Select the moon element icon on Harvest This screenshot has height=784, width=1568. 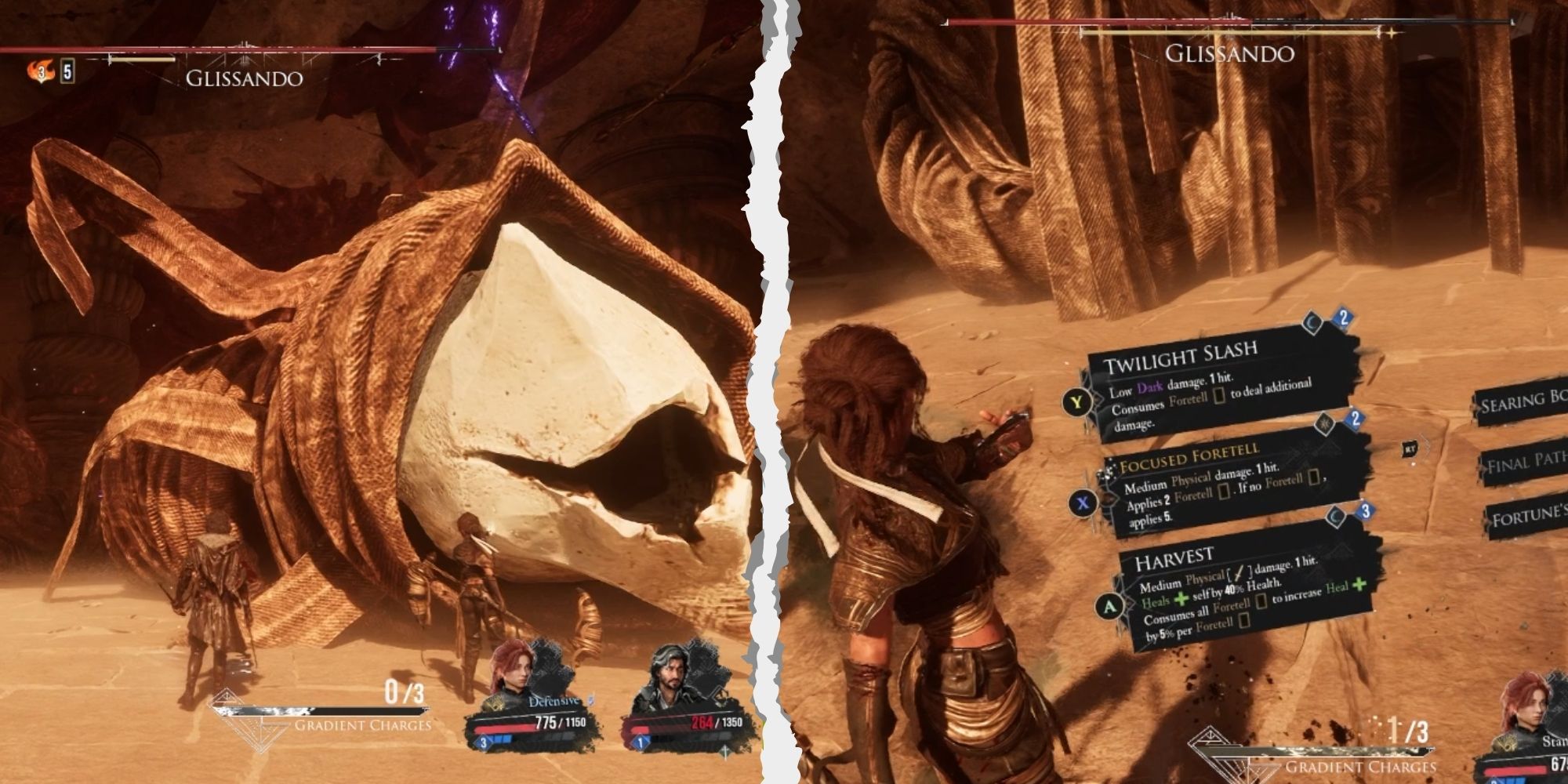[1334, 516]
